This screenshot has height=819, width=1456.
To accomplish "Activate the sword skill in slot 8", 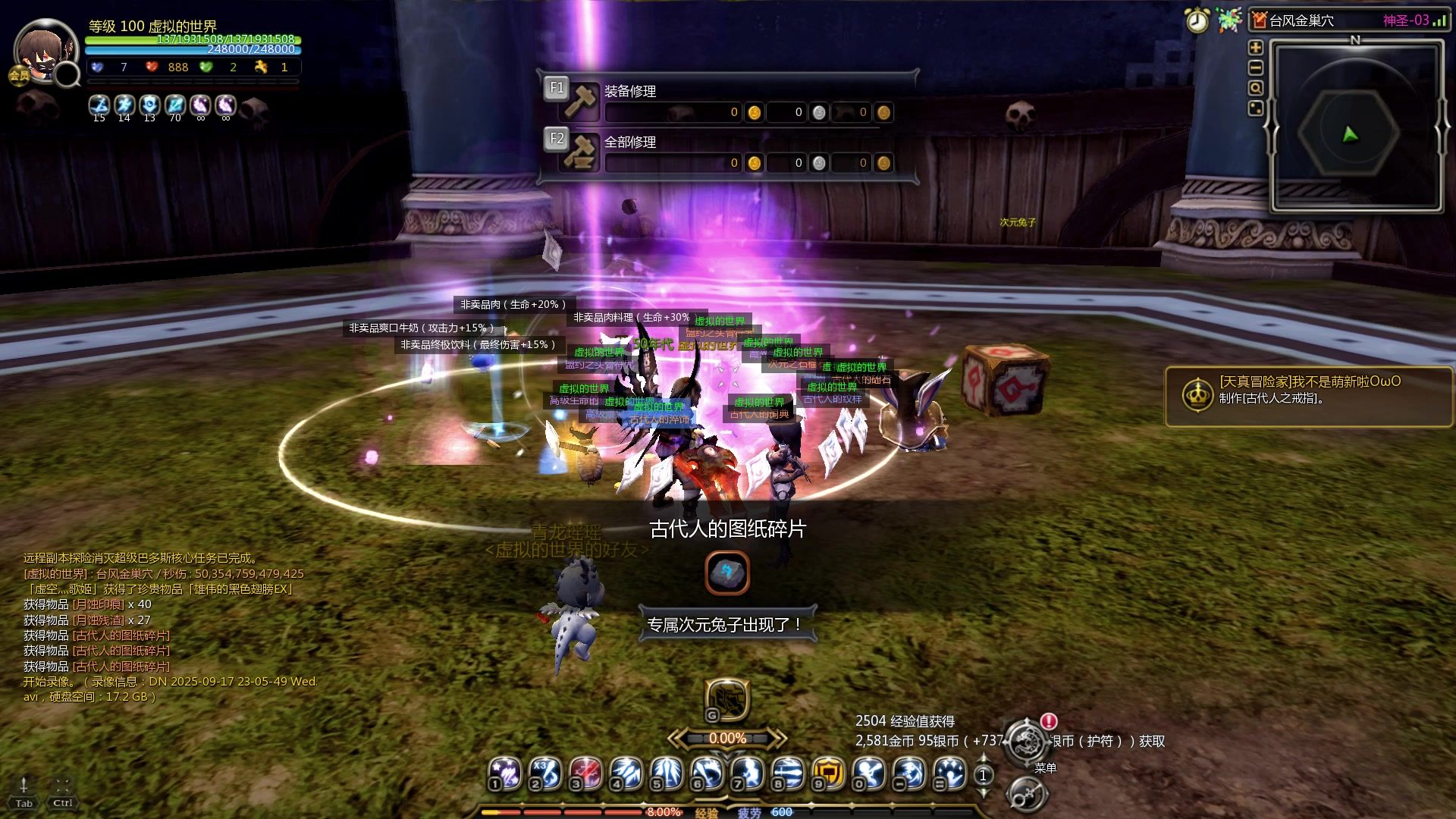I will (787, 773).
